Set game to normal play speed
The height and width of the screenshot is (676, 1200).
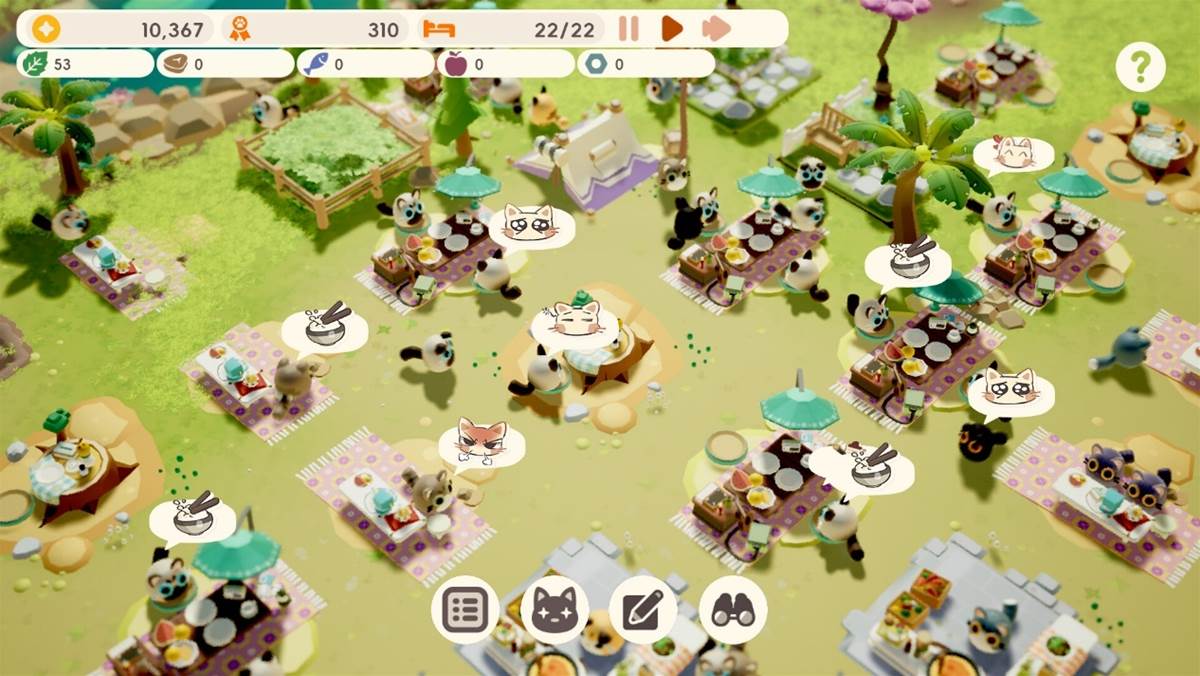tap(672, 29)
